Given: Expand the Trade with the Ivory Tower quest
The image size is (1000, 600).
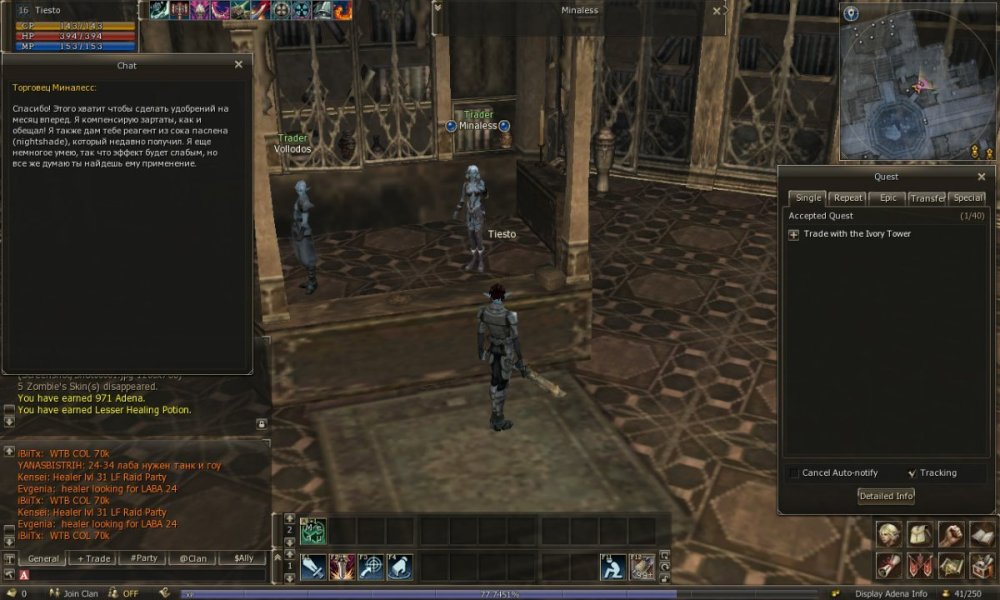Looking at the screenshot, I should [x=794, y=234].
